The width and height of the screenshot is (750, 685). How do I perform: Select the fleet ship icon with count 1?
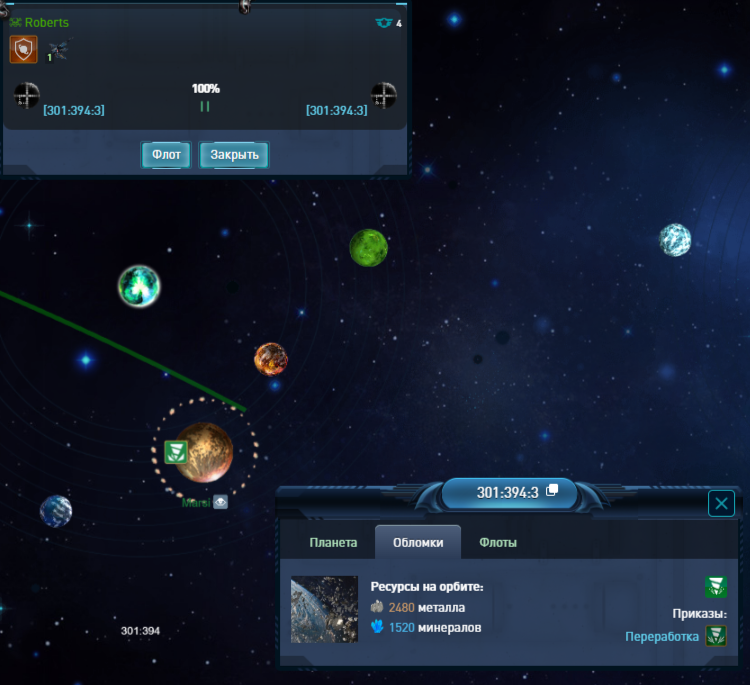(57, 50)
